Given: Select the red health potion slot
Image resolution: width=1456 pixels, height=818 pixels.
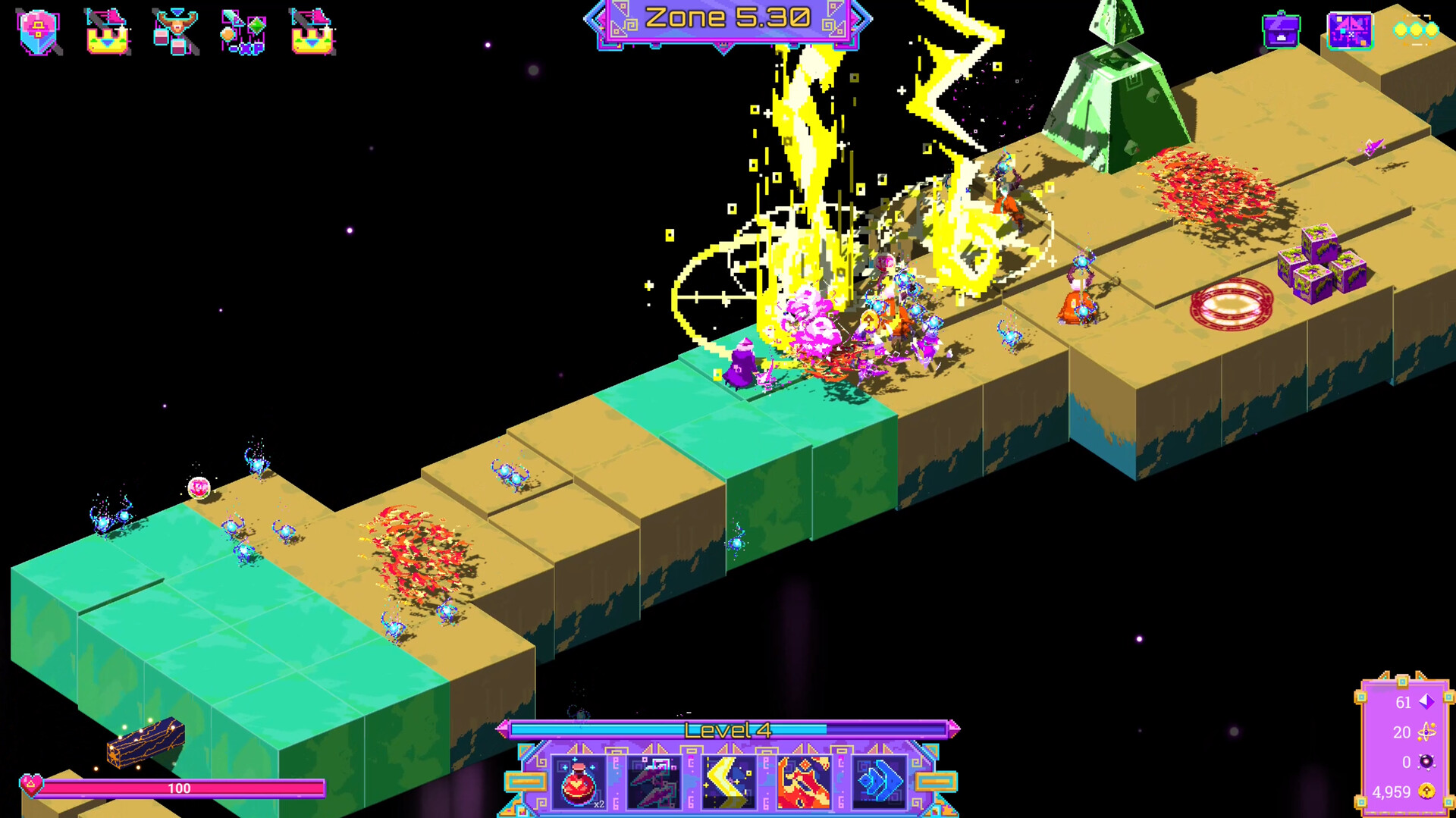Looking at the screenshot, I should [578, 781].
